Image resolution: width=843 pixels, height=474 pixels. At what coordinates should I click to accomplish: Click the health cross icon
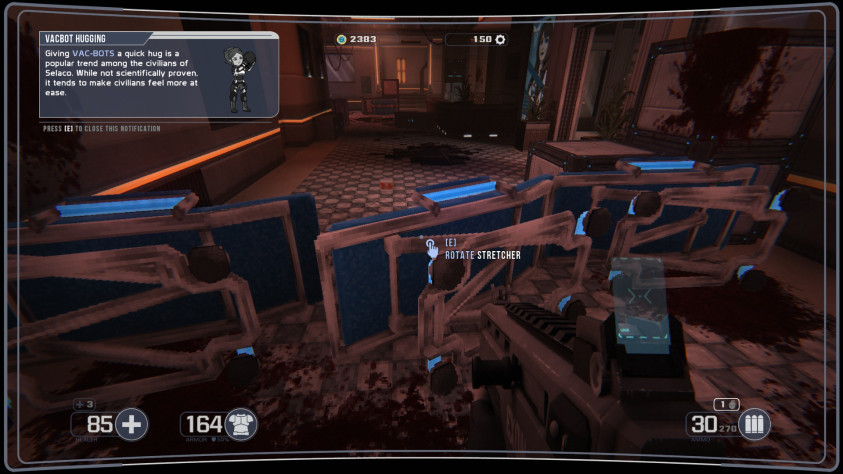click(x=131, y=424)
